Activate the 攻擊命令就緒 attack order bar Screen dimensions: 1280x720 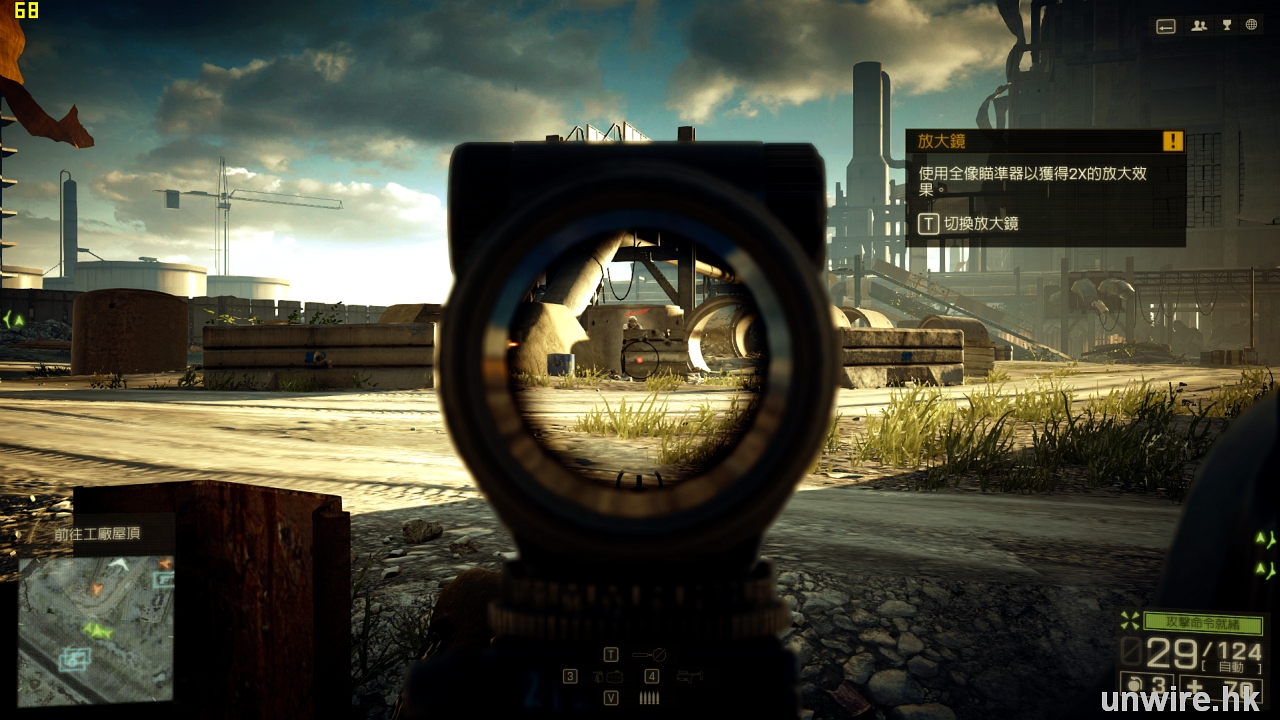(x=1201, y=622)
